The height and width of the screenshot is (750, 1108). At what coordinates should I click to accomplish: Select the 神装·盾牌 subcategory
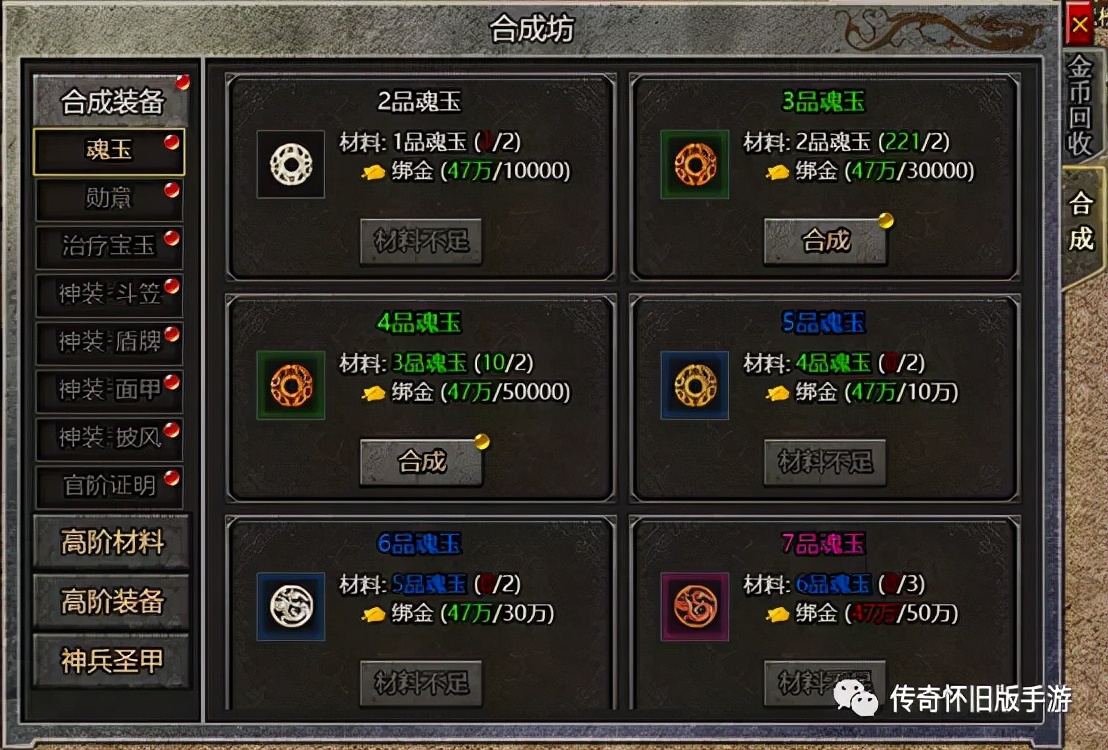[x=109, y=342]
